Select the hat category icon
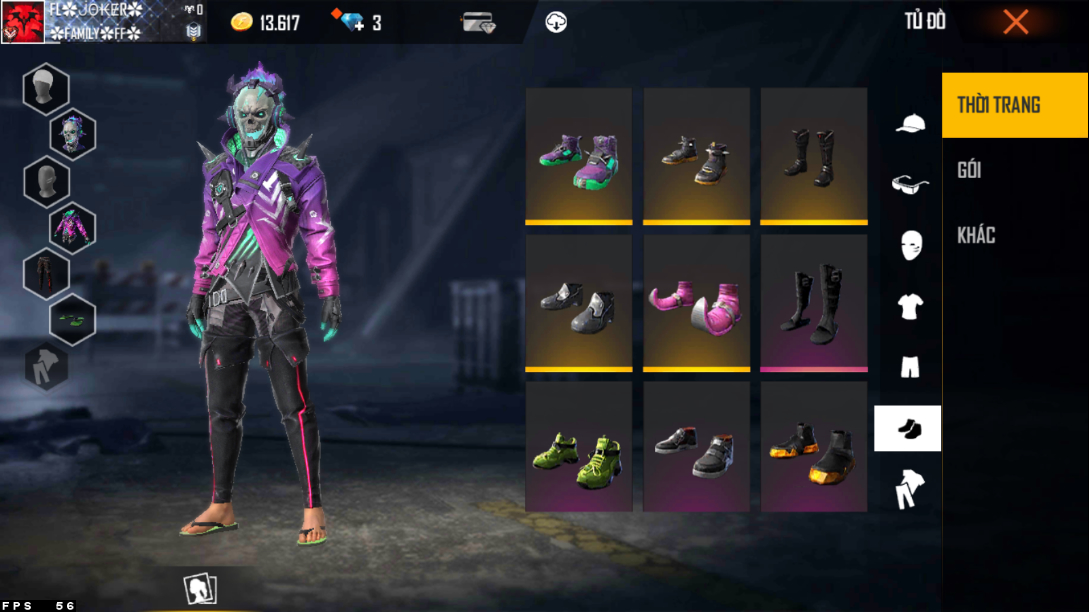1089x612 pixels. (909, 123)
